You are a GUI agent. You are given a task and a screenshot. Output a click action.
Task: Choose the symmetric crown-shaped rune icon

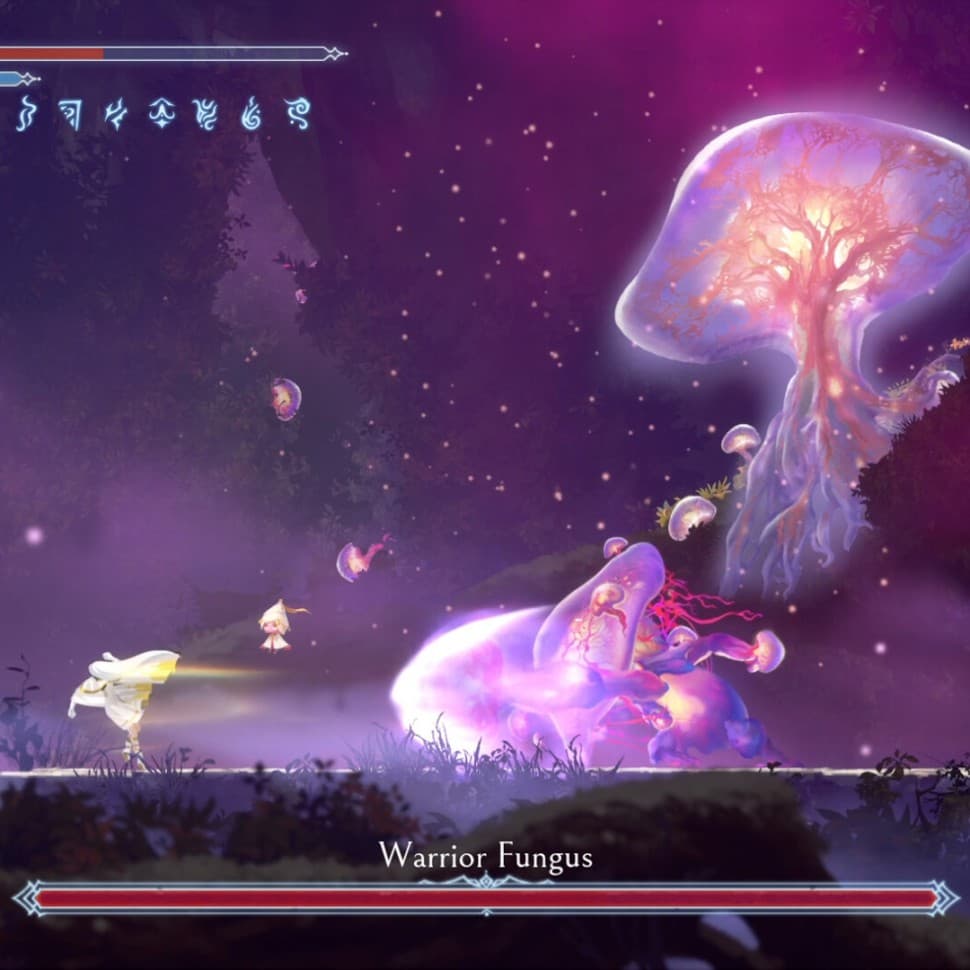click(x=161, y=115)
